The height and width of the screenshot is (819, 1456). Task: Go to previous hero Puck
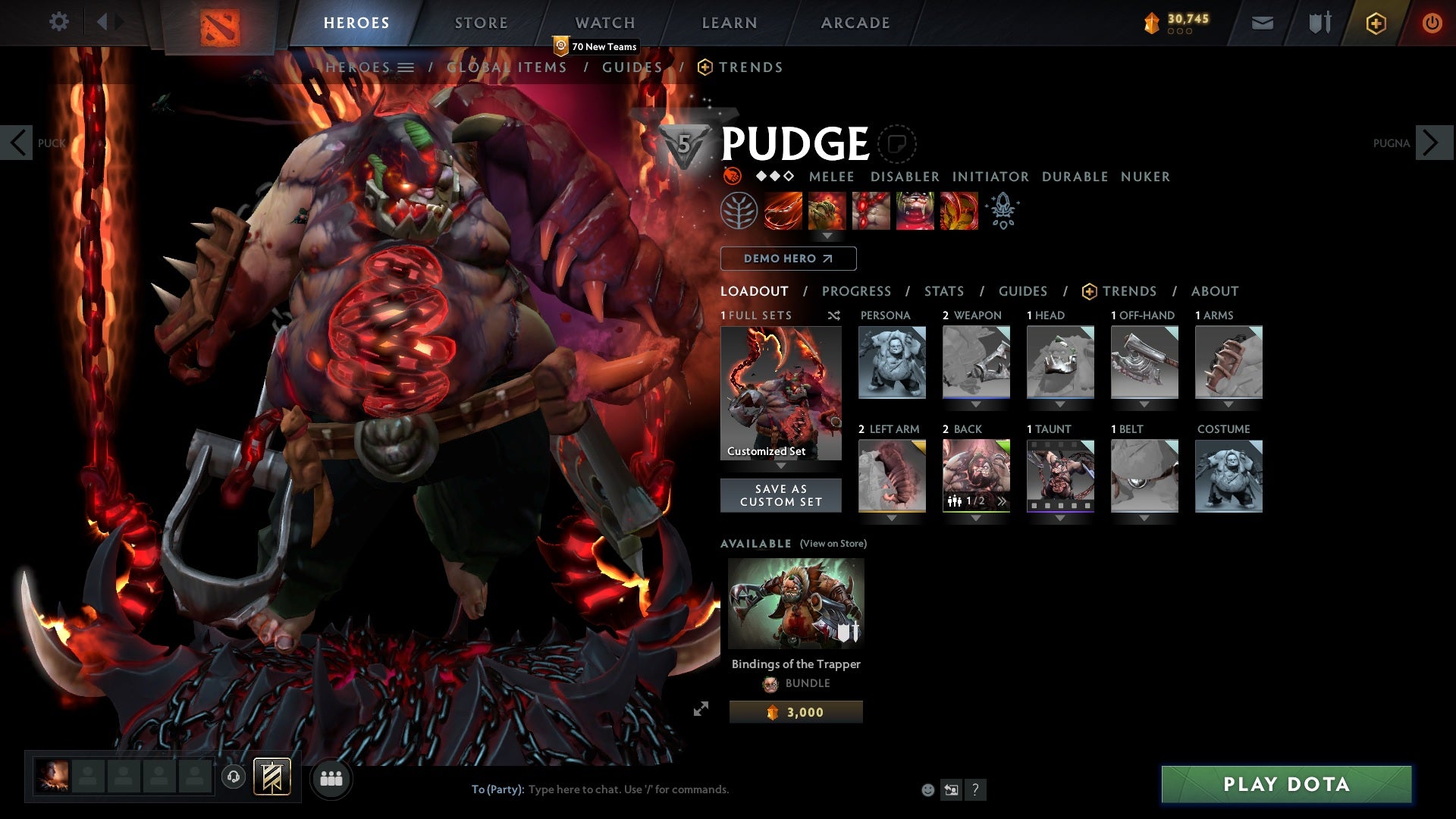[x=17, y=143]
